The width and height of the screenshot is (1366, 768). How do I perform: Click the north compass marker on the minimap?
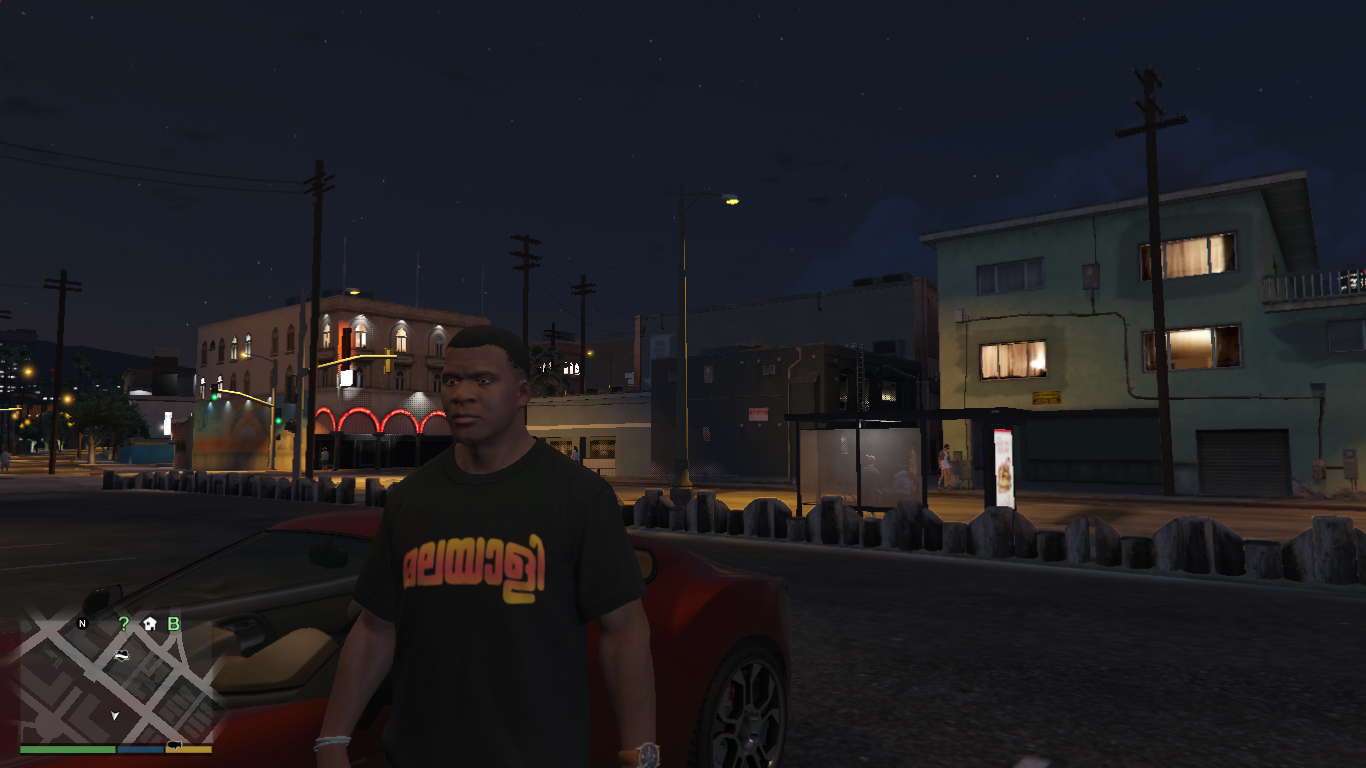pyautogui.click(x=82, y=623)
